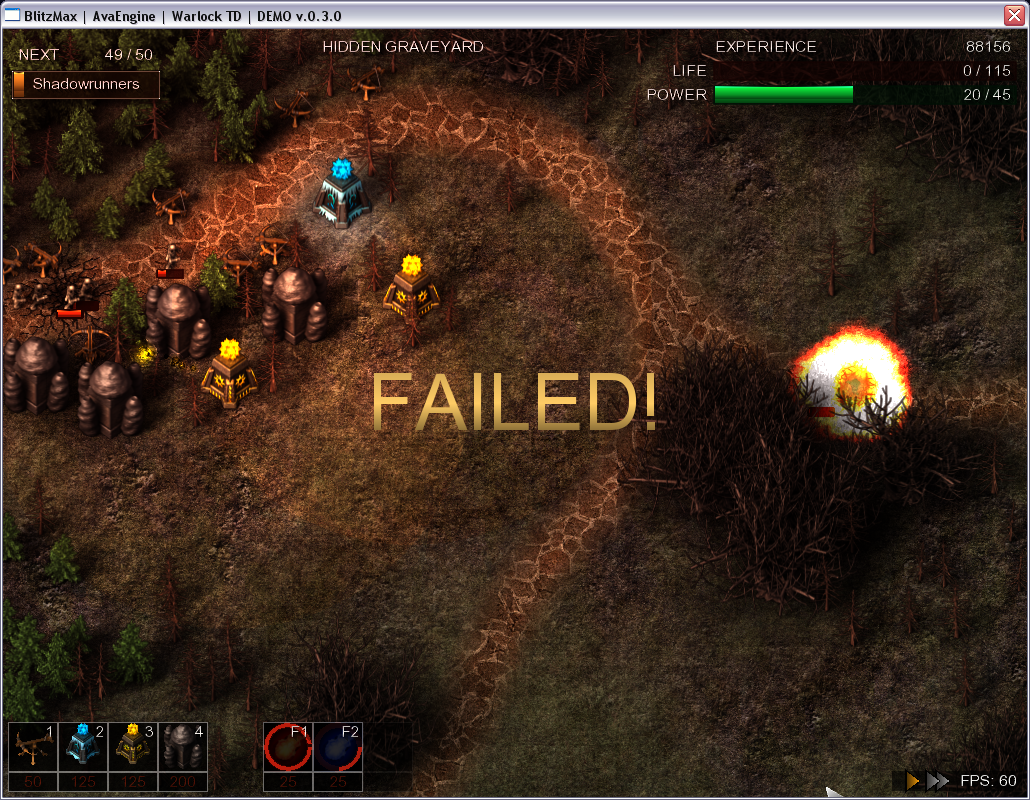The image size is (1030, 800).
Task: Set game speed to normal play
Action: 912,781
